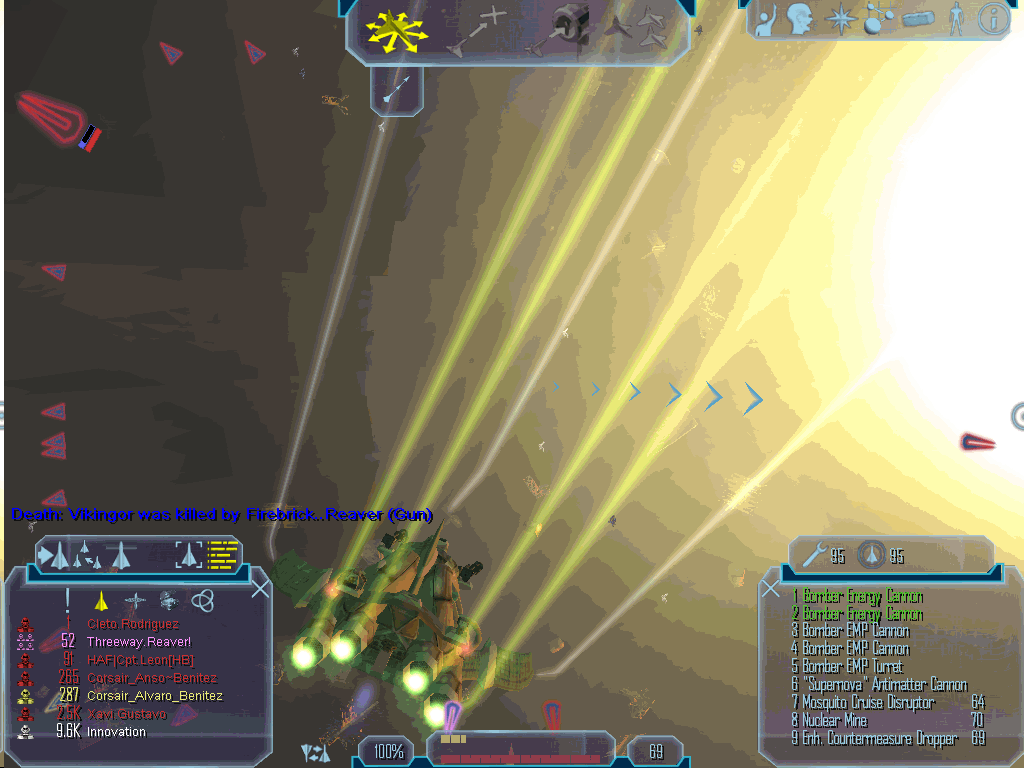Use the wrench nanobot repair icon
The image size is (1024, 768).
pos(816,555)
